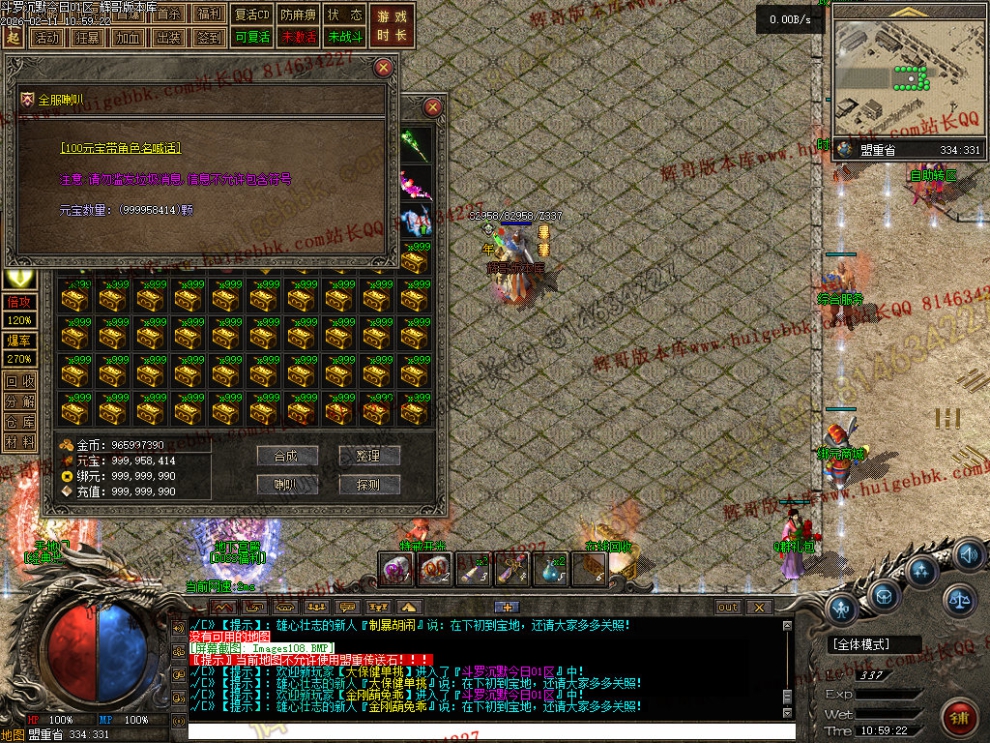Close the server-wide horn dialog
Viewport: 990px width, 743px height.
click(383, 68)
